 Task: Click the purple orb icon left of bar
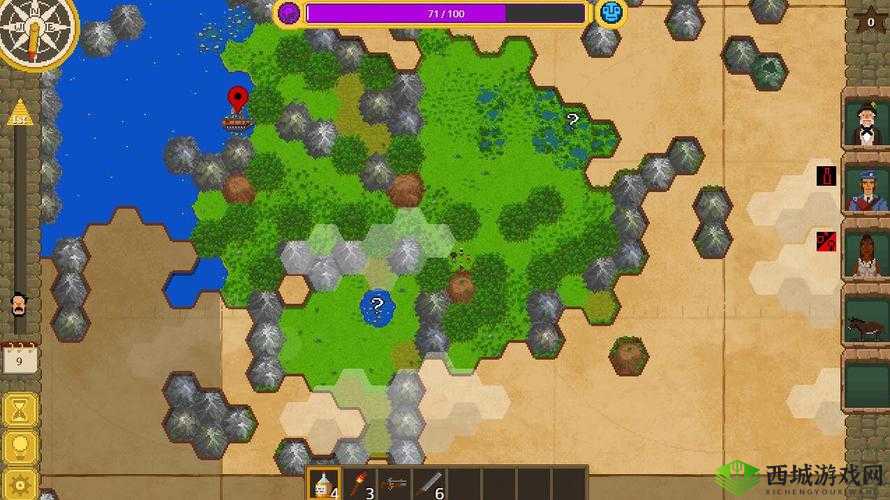tap(289, 12)
